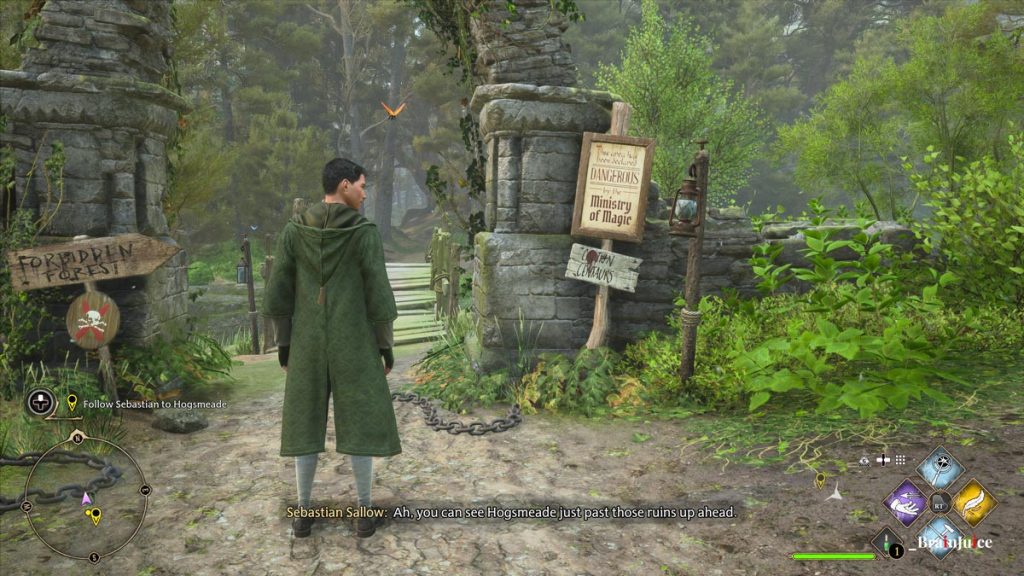
Task: Use the green Wiggenweld potion slot
Action: coord(886,543)
